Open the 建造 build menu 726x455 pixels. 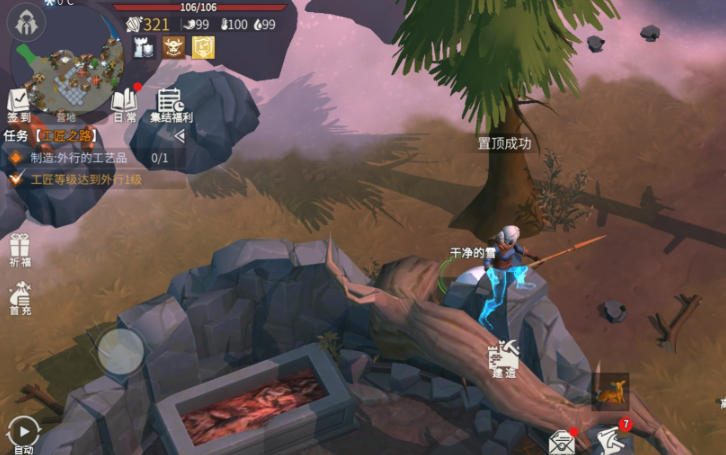(503, 357)
